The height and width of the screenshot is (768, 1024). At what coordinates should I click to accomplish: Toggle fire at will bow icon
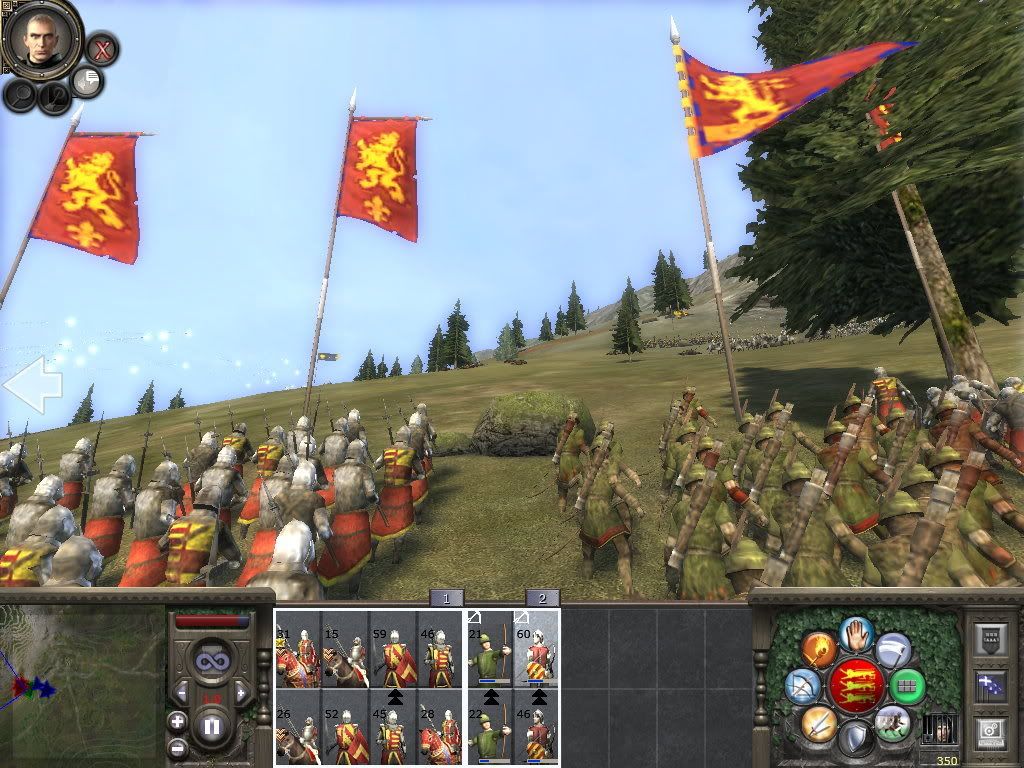802,686
